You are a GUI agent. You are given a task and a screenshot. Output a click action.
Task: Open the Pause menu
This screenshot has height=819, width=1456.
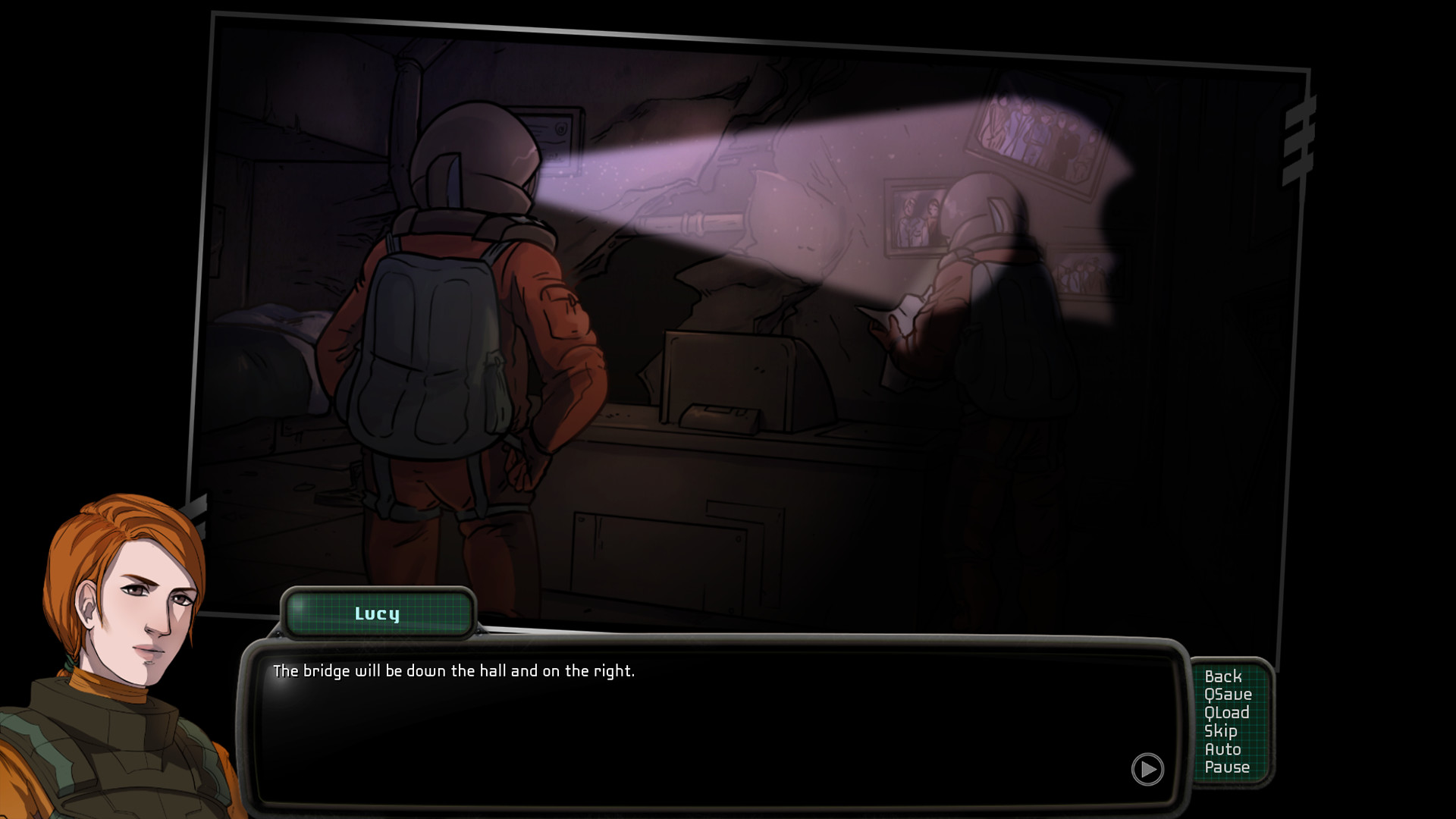1226,767
